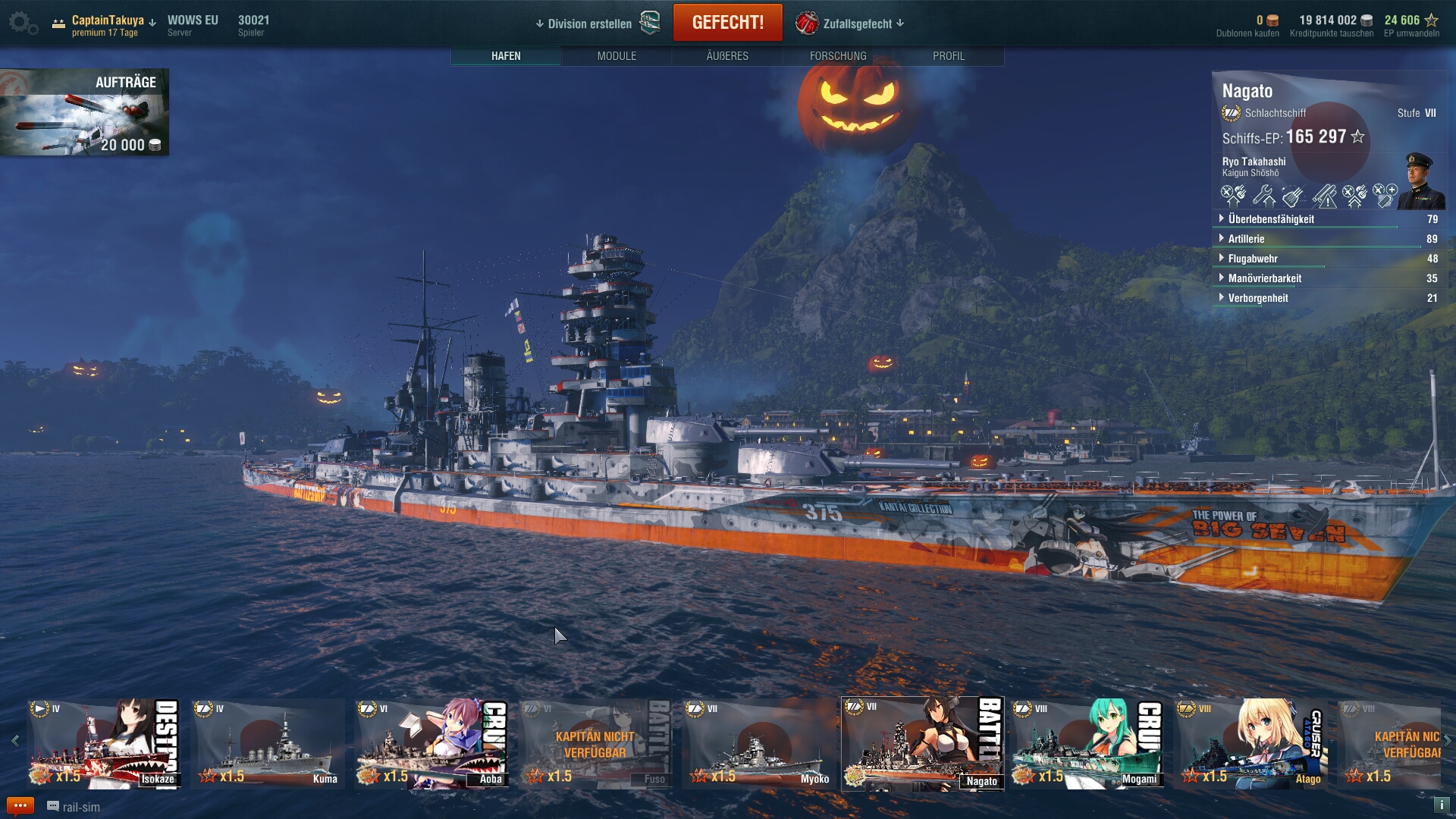The image size is (1456, 819).
Task: Select the Atago ship in the carousel
Action: pyautogui.click(x=1250, y=744)
